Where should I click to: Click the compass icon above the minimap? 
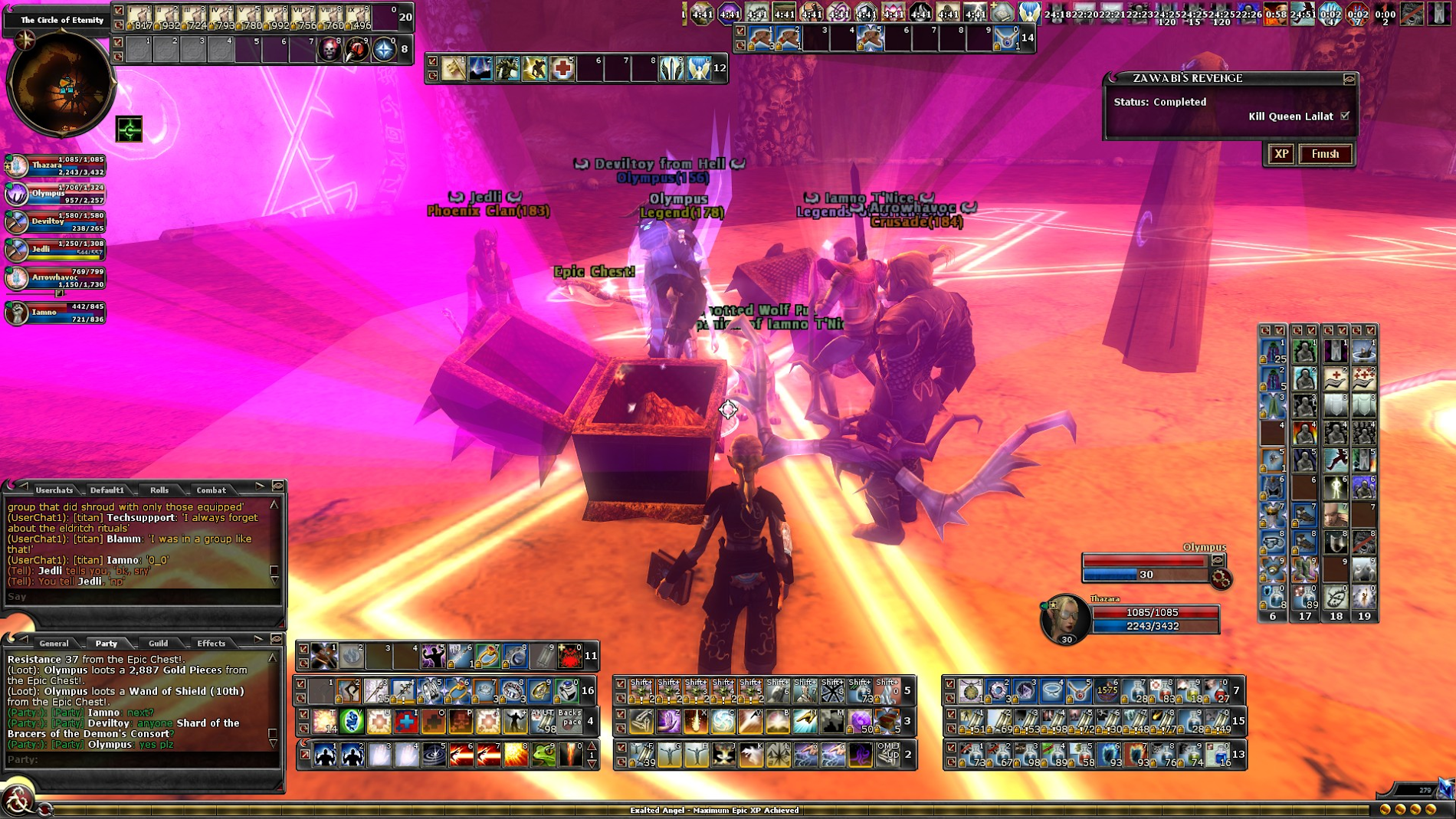pos(26,39)
